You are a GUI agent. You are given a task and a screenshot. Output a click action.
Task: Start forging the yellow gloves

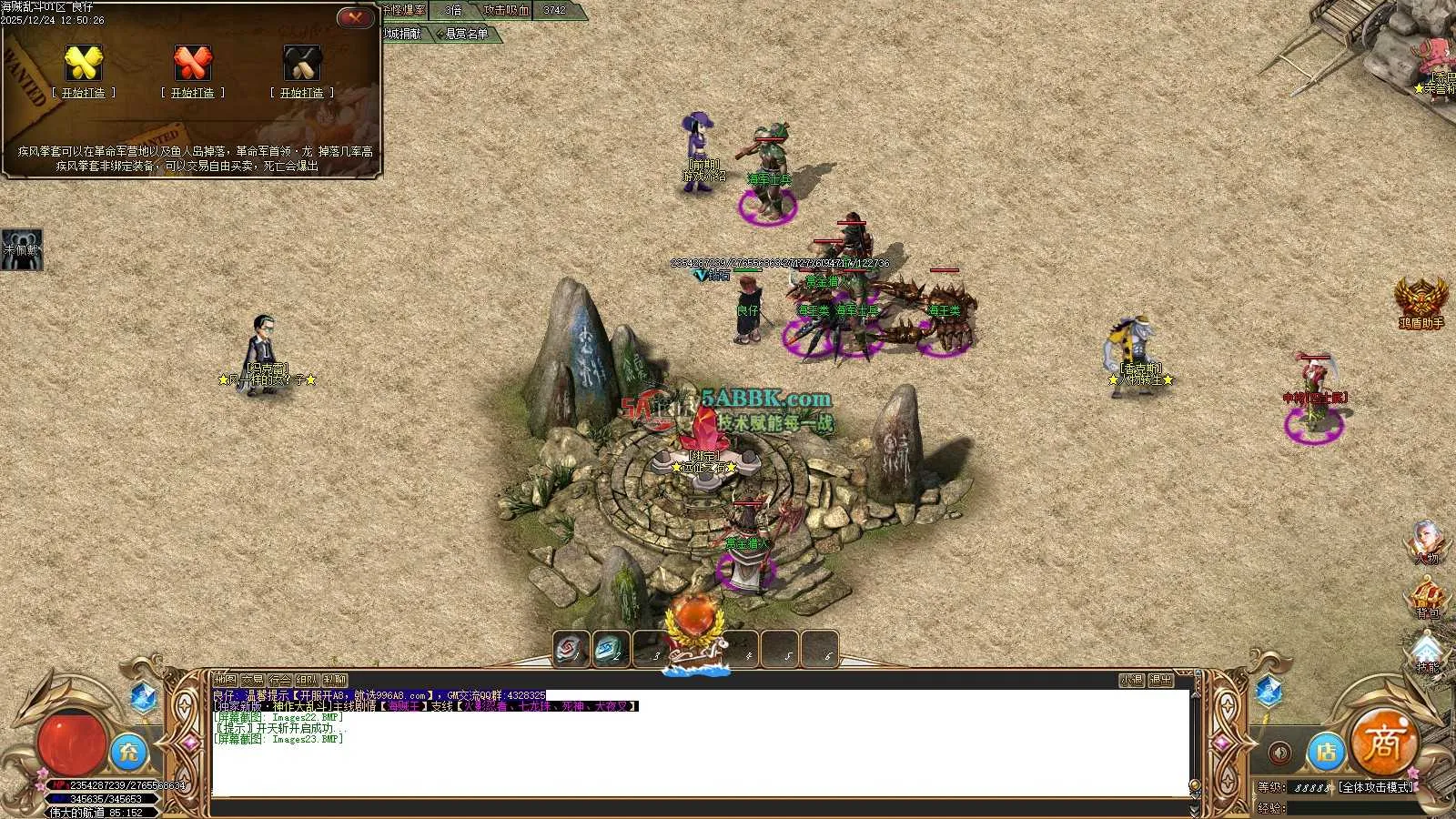click(84, 93)
